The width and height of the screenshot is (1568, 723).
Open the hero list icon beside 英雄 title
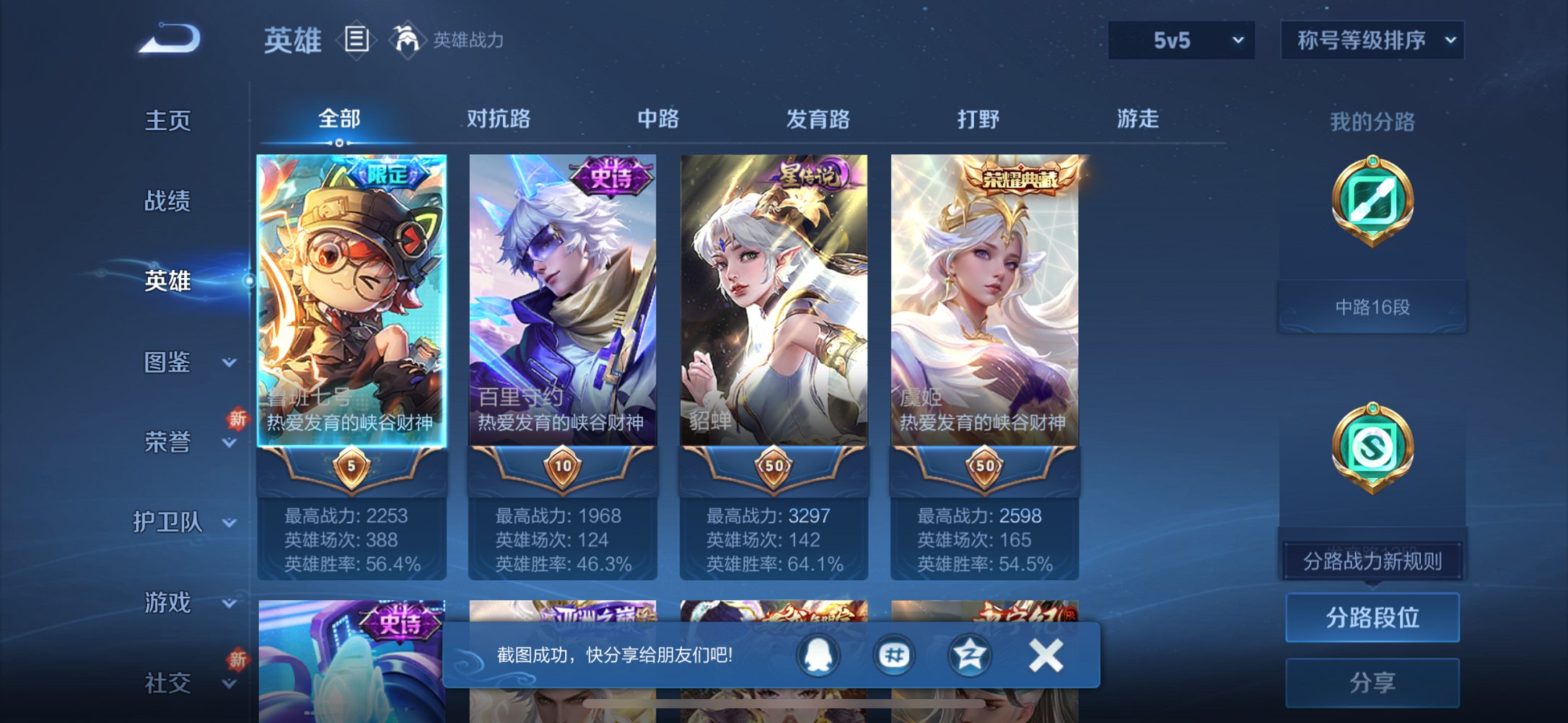pos(356,40)
